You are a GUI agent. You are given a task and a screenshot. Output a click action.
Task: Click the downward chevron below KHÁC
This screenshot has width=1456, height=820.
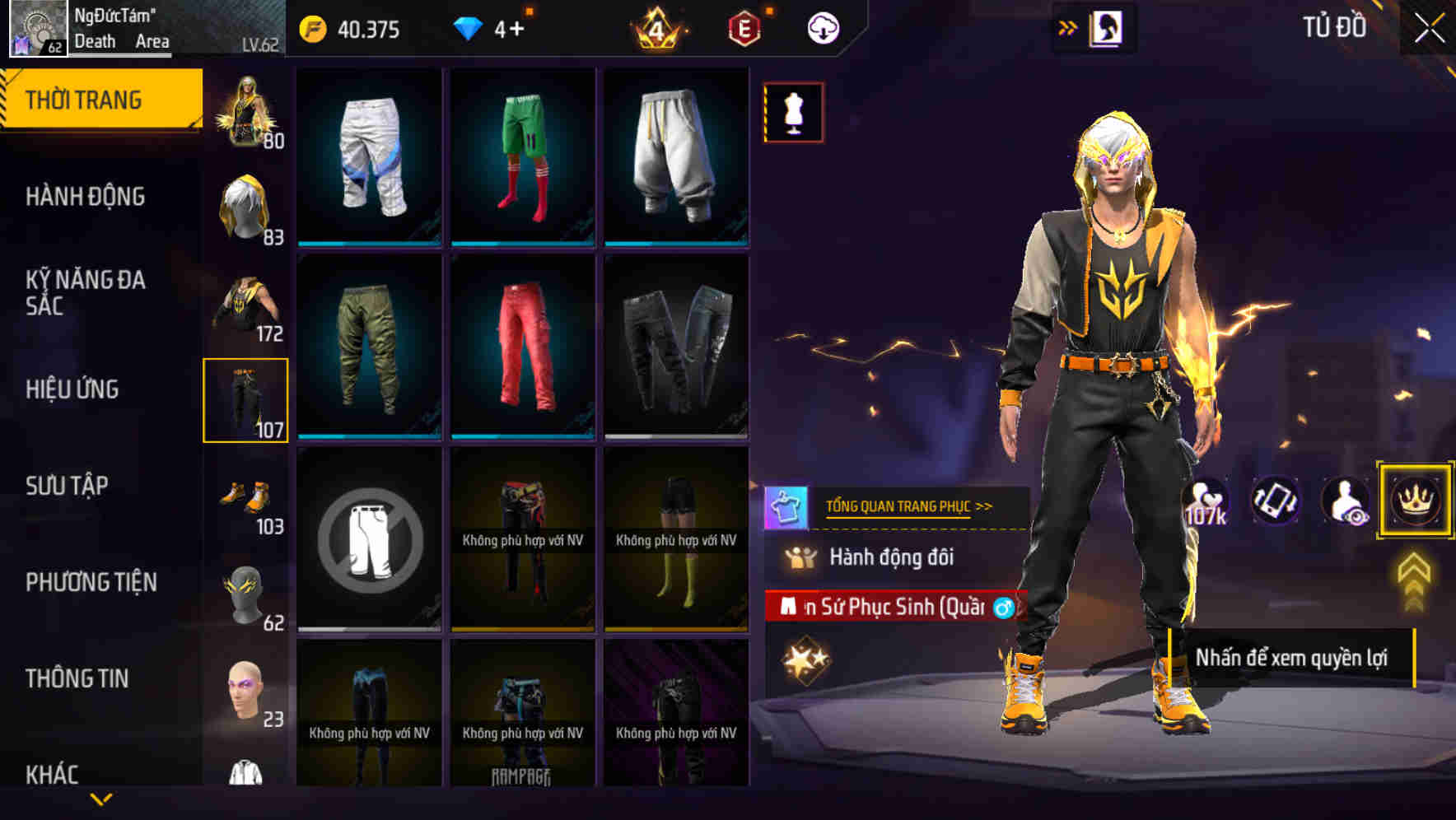point(100,799)
